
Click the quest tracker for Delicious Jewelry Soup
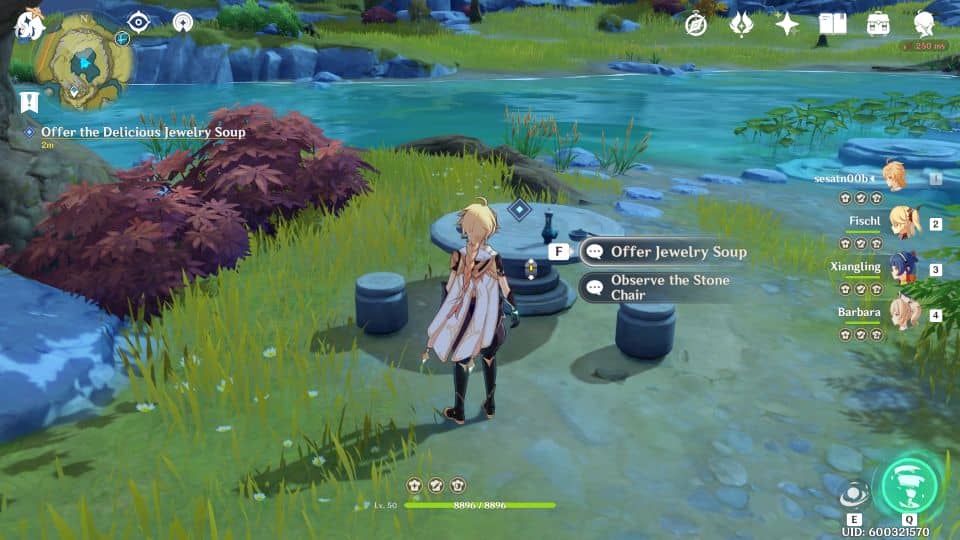click(142, 132)
